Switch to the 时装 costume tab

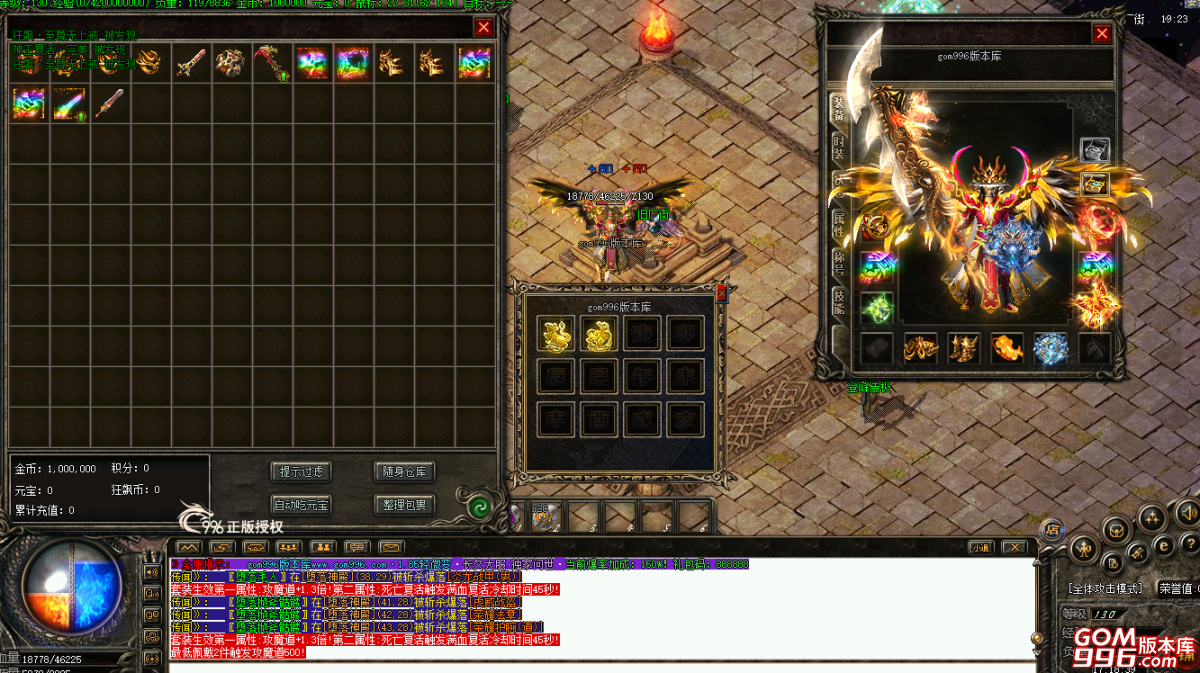click(x=838, y=150)
